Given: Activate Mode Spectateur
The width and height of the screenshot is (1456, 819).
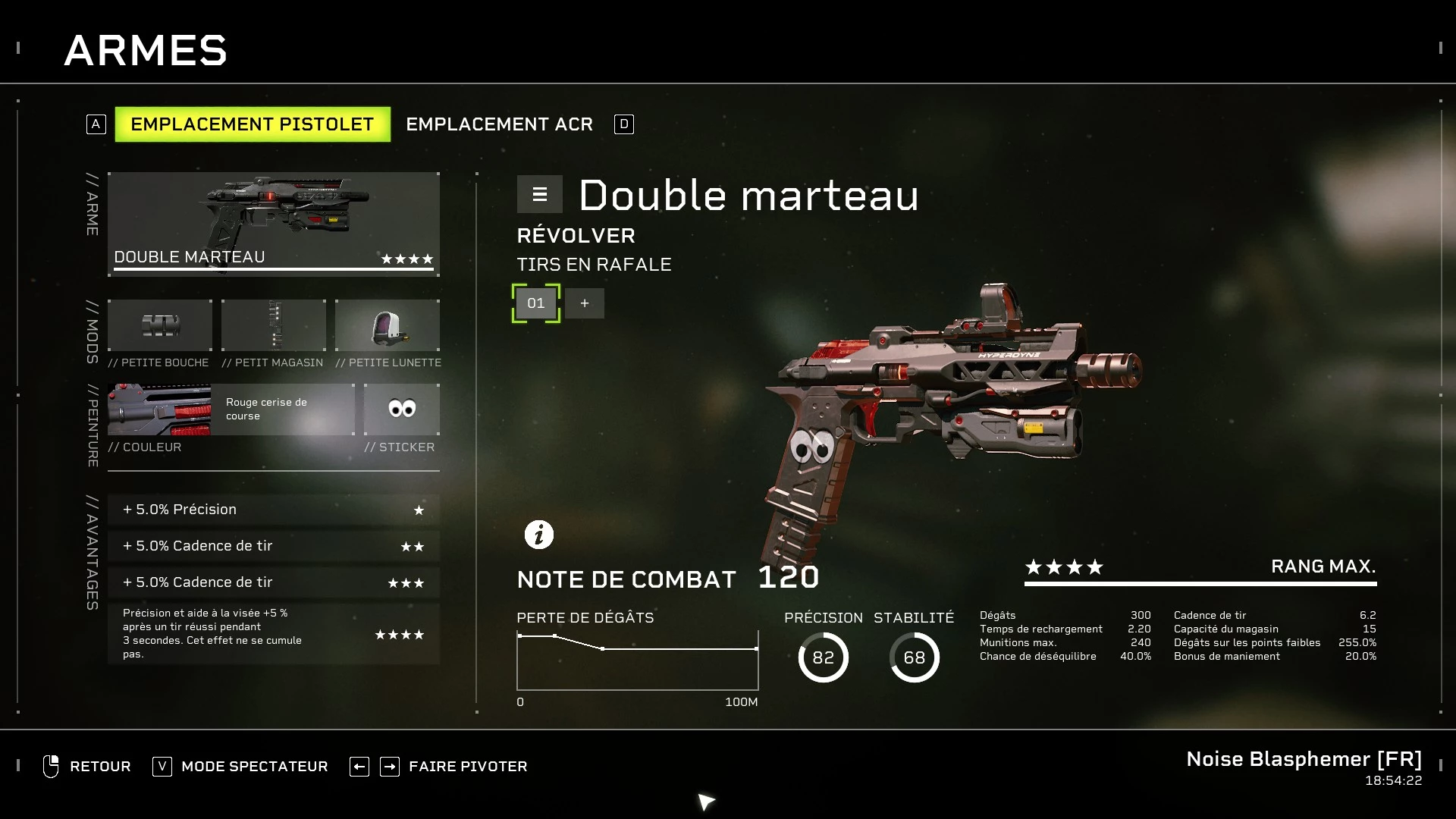Looking at the screenshot, I should 254,766.
